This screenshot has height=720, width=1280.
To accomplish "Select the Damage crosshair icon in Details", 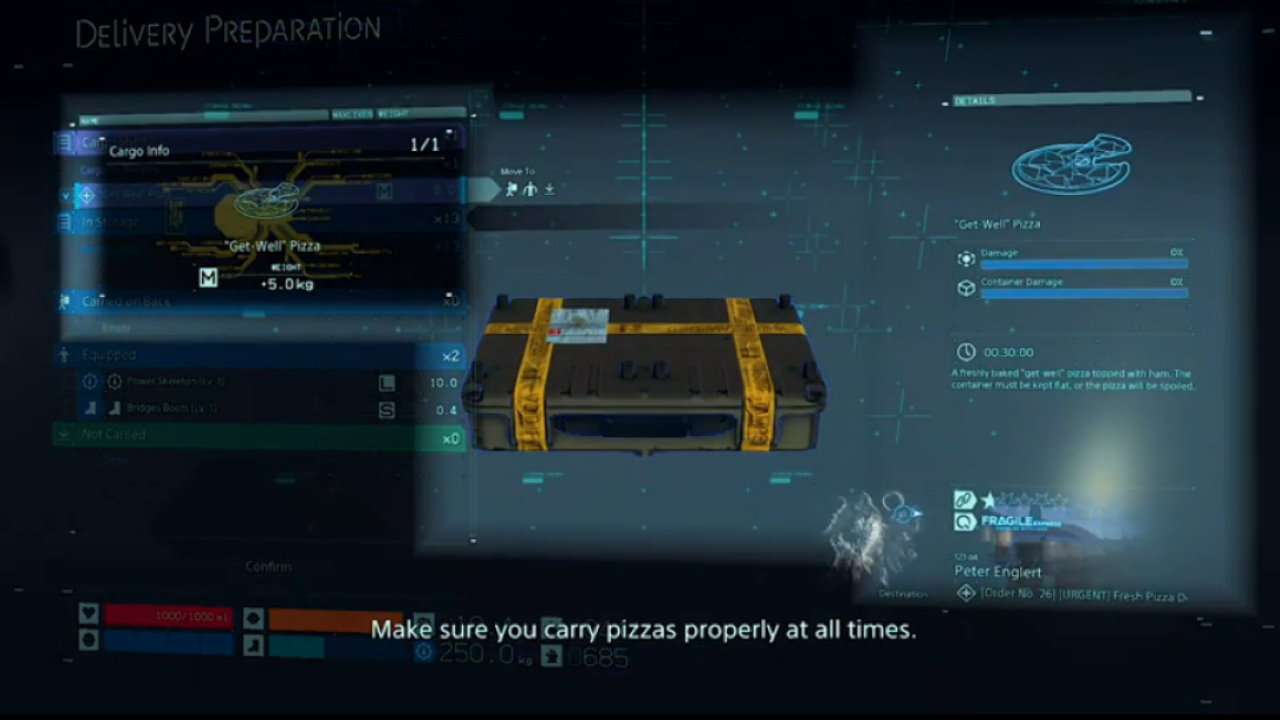I will pyautogui.click(x=966, y=258).
